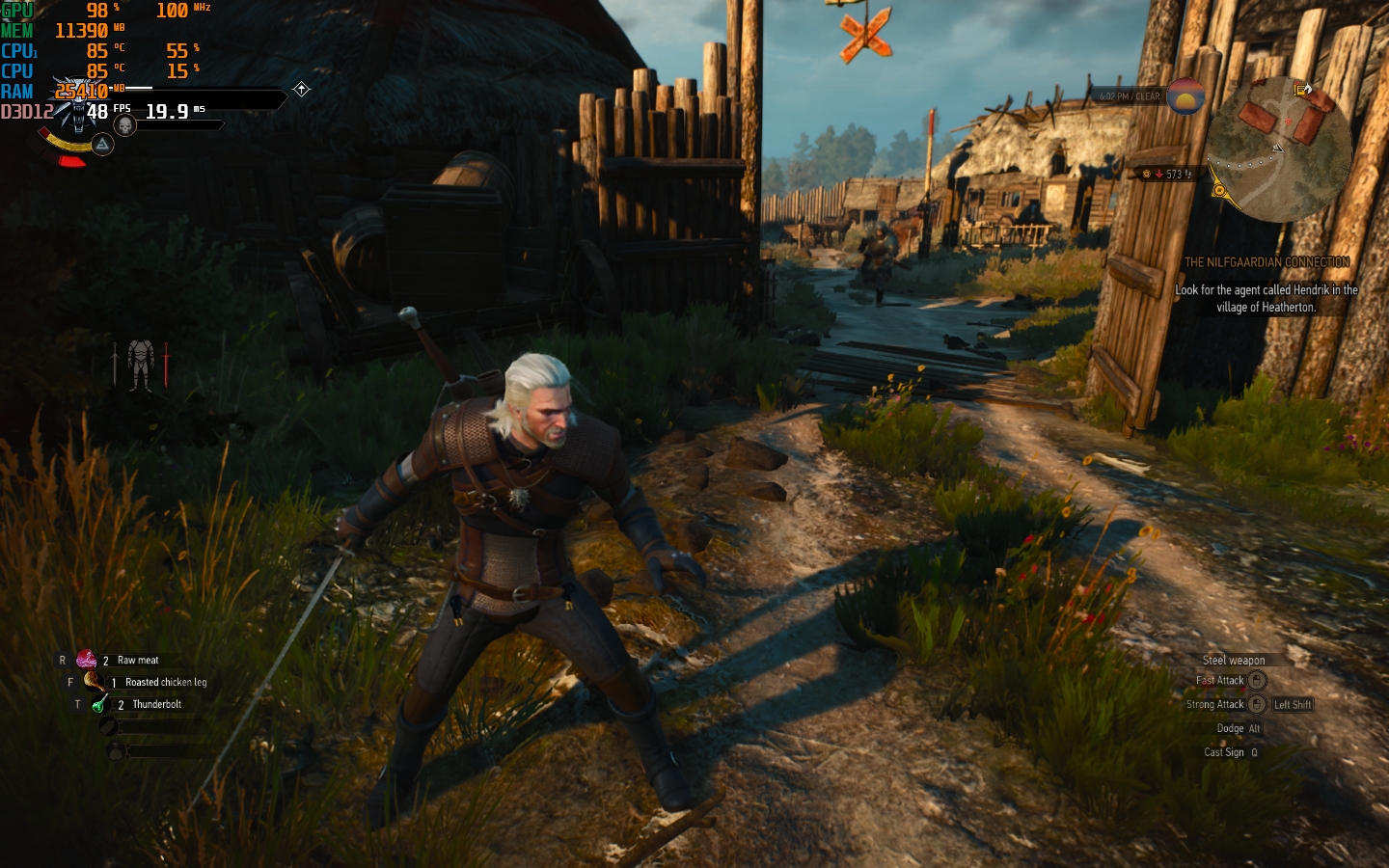Select the Aard sign icon

[x=102, y=145]
